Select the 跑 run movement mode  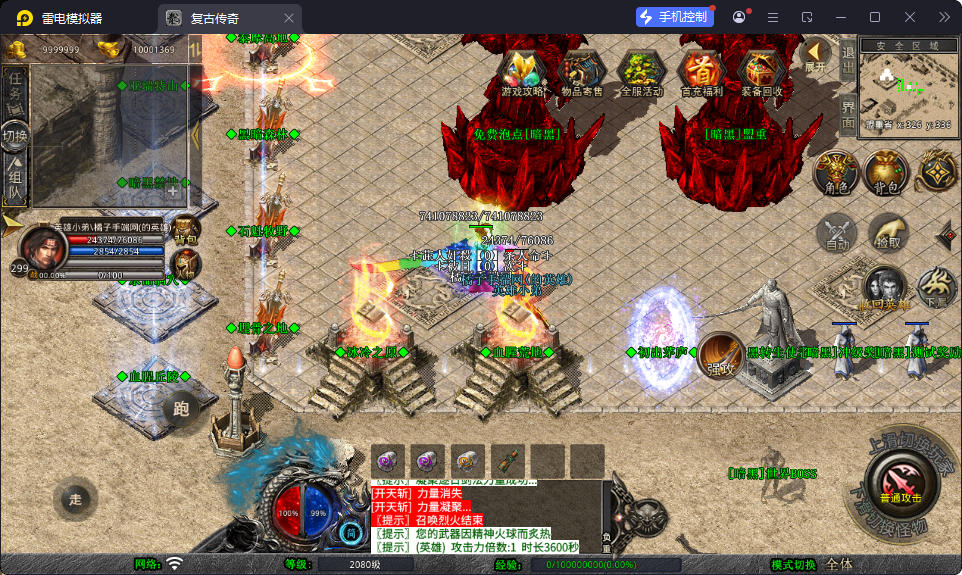[x=181, y=408]
